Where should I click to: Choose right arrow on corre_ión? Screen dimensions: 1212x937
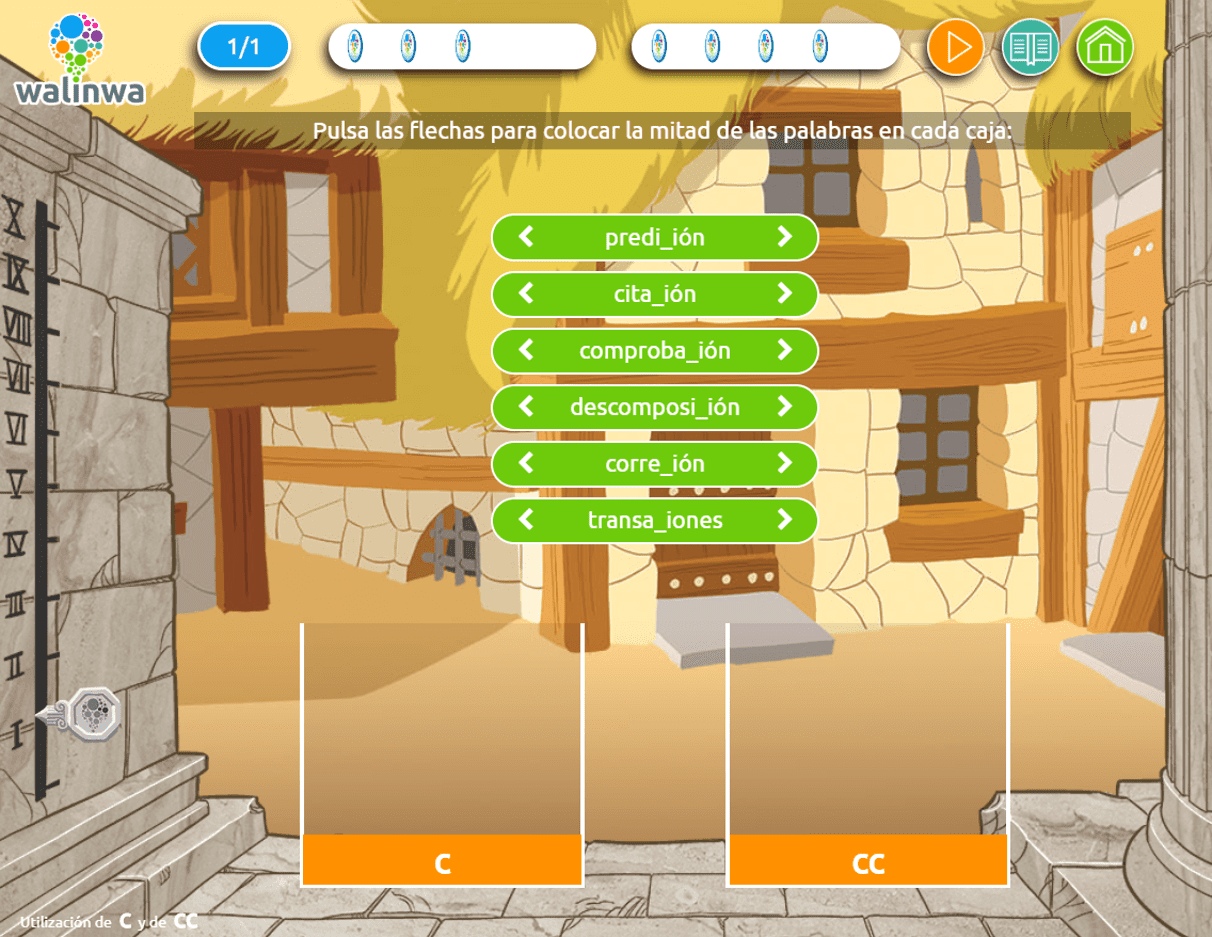click(x=784, y=463)
